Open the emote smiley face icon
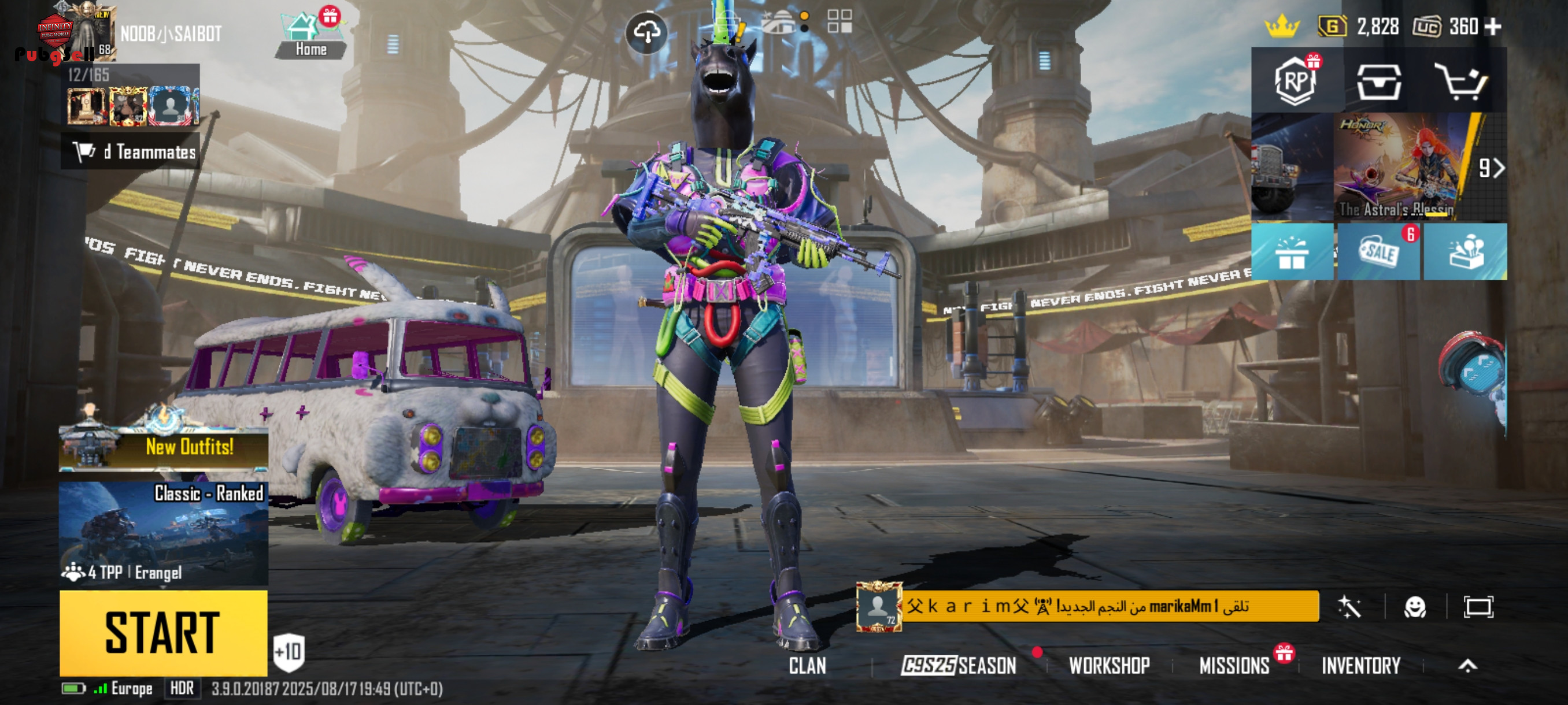1568x705 pixels. click(x=1415, y=606)
